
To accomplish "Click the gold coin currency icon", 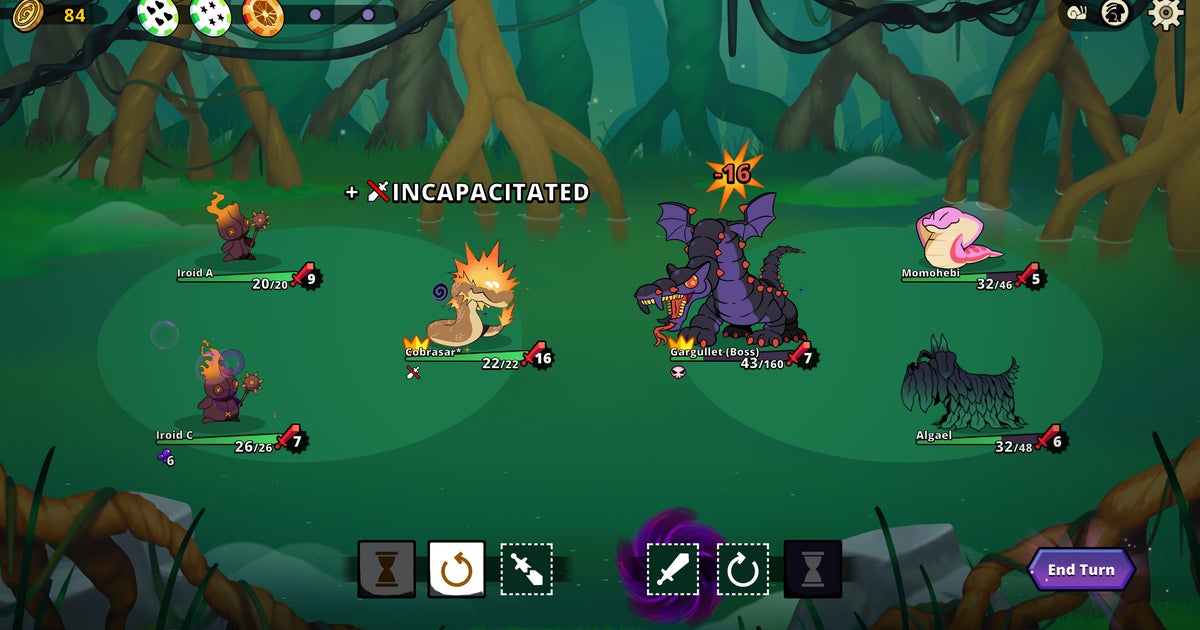I will pyautogui.click(x=27, y=15).
